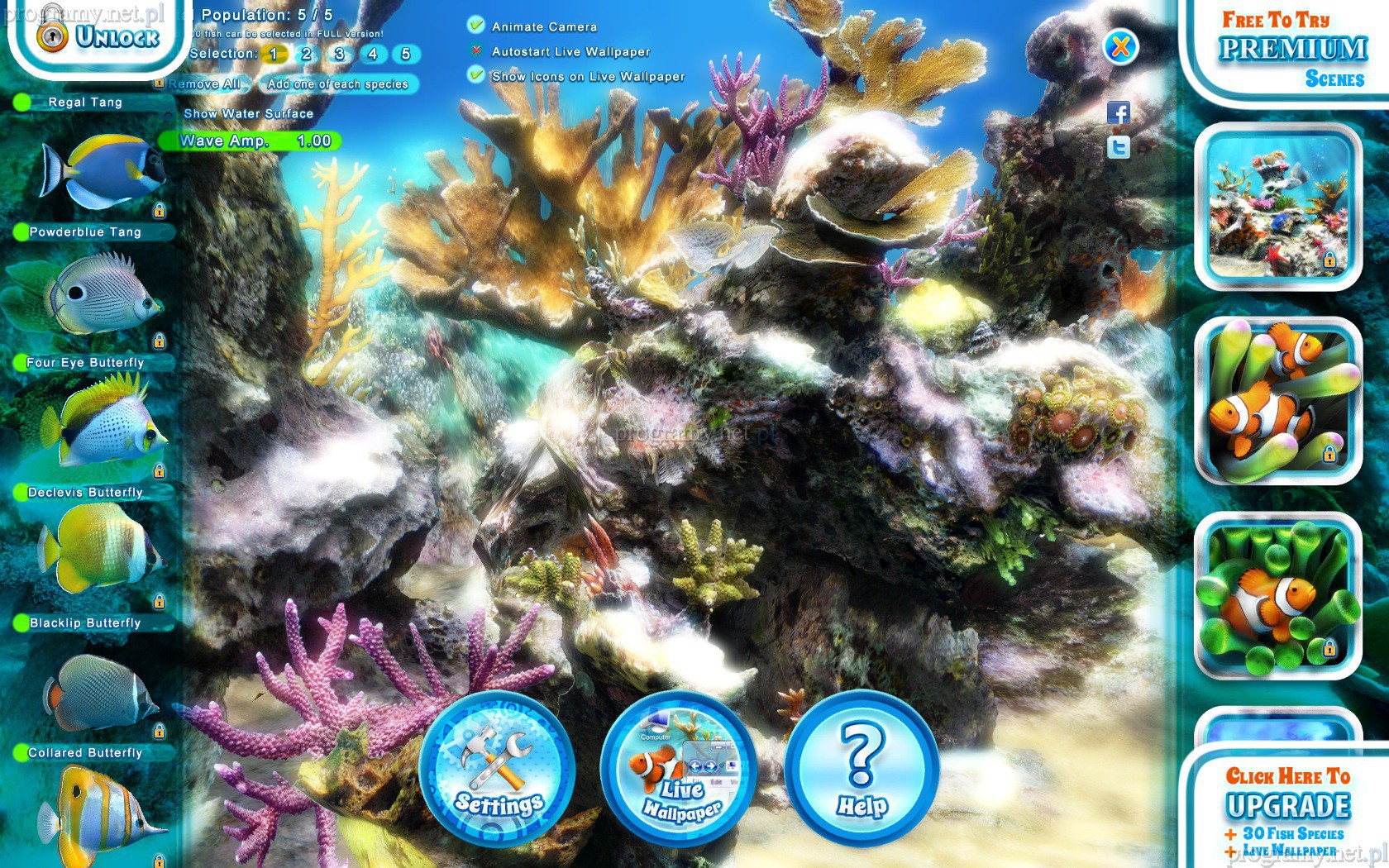Screen dimensions: 1389x868
Task: Toggle Show Water Surface option
Action: click(248, 114)
